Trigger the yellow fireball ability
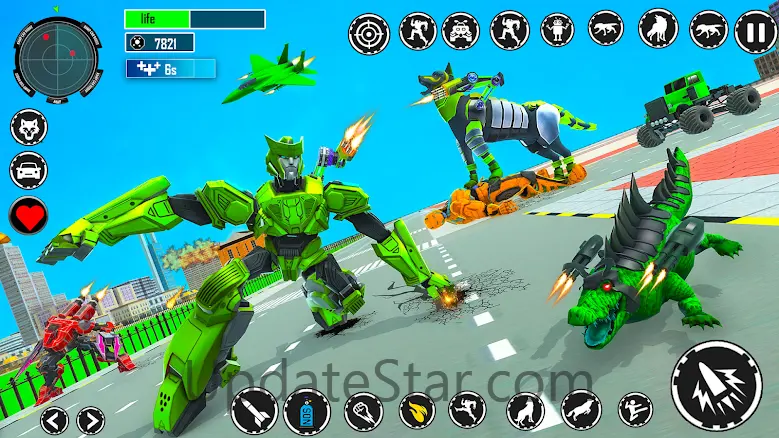Image resolution: width=779 pixels, height=438 pixels. pyautogui.click(x=417, y=410)
